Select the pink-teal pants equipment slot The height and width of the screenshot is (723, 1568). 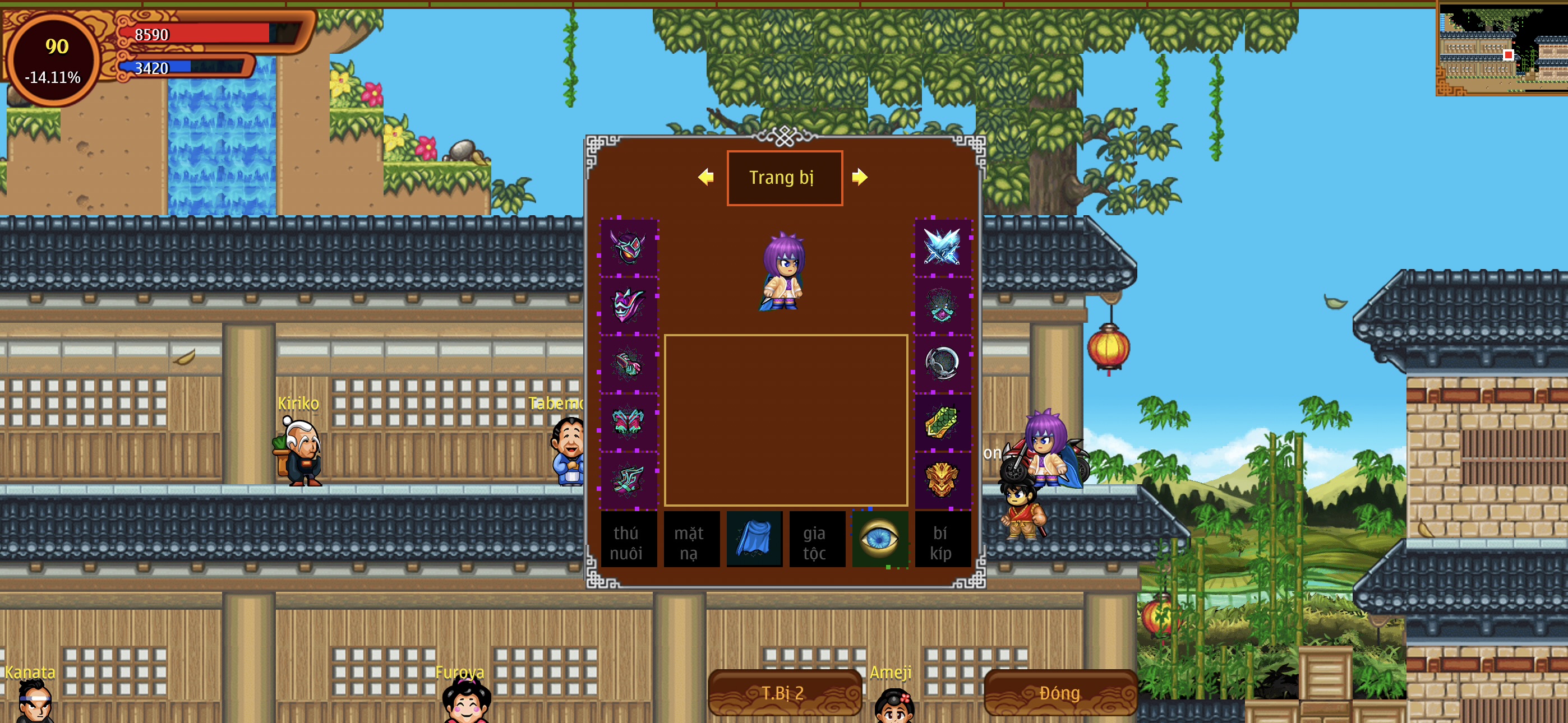pyautogui.click(x=628, y=421)
